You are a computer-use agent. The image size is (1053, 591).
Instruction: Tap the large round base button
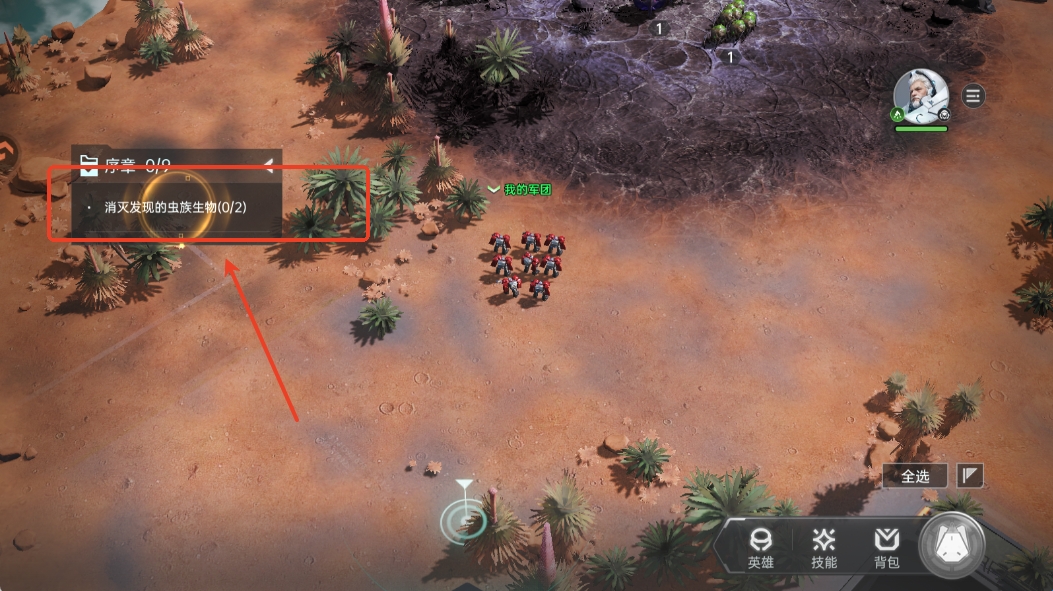click(952, 545)
